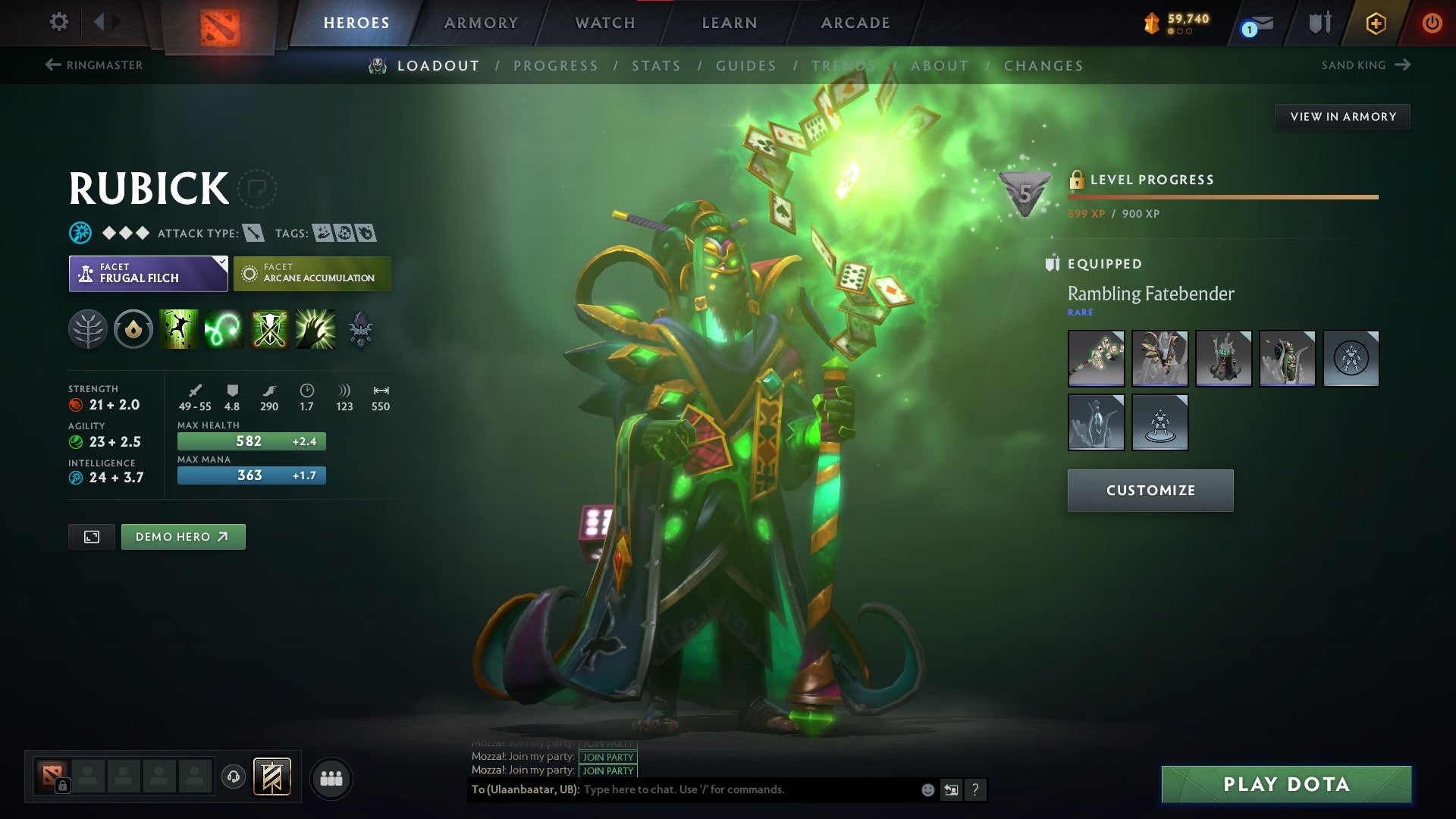This screenshot has width=1456, height=819.
Task: Open CUSTOMIZE for Rambling Fatebender
Action: tap(1150, 490)
